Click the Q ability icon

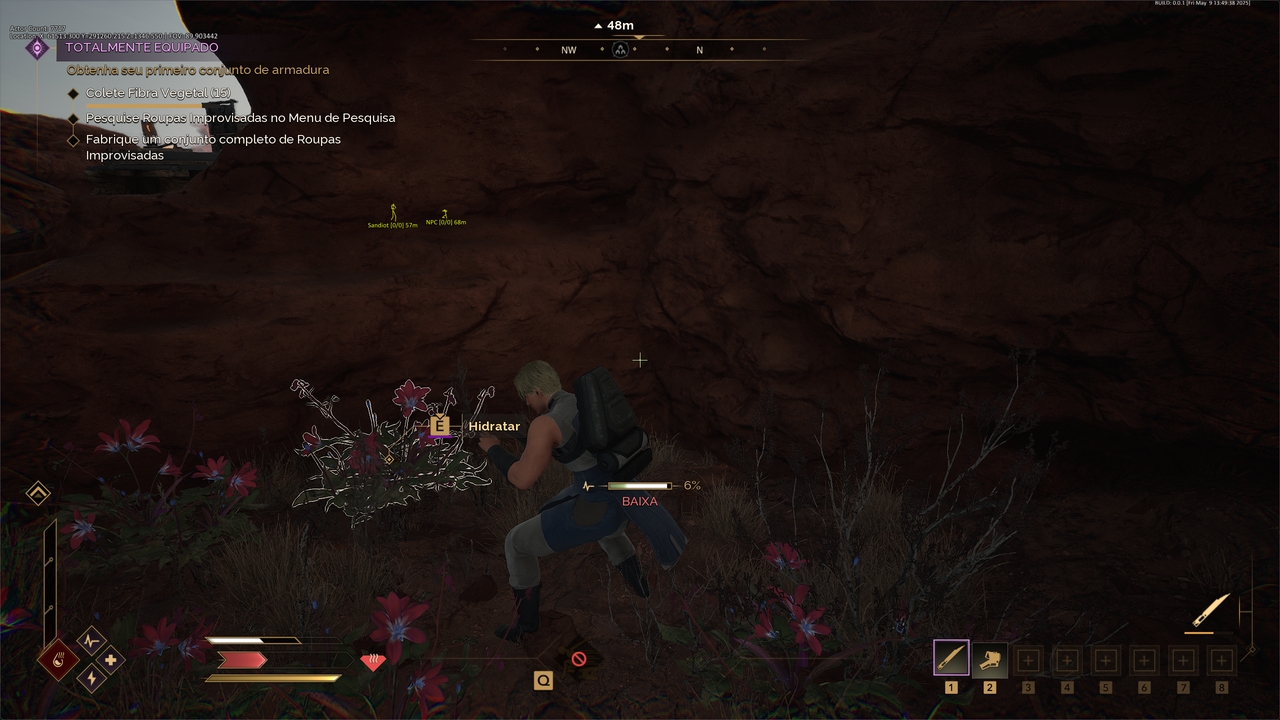[x=543, y=679]
